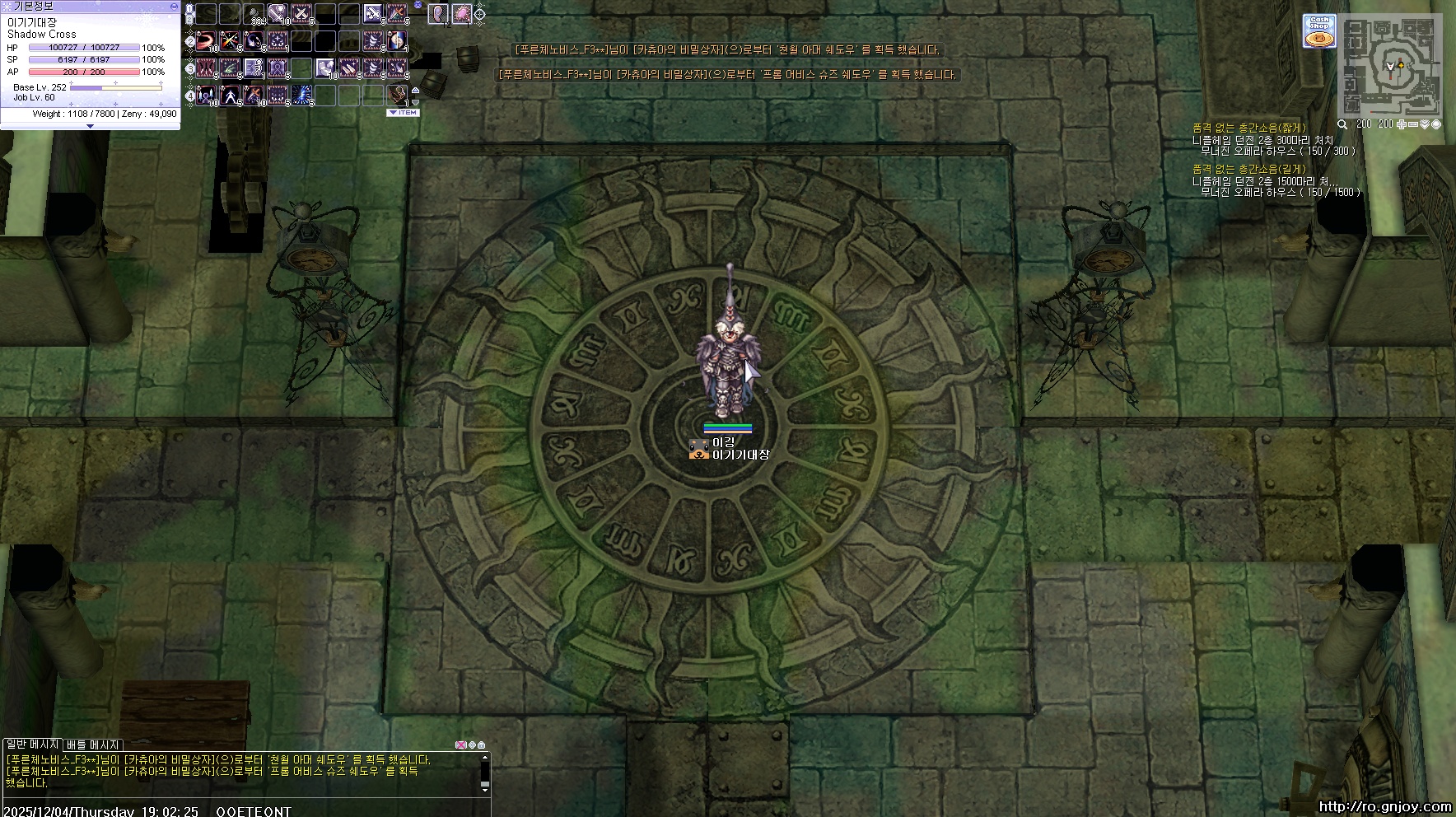The image size is (1456, 817).
Task: Use the ear item with count 12
Action: point(437,14)
